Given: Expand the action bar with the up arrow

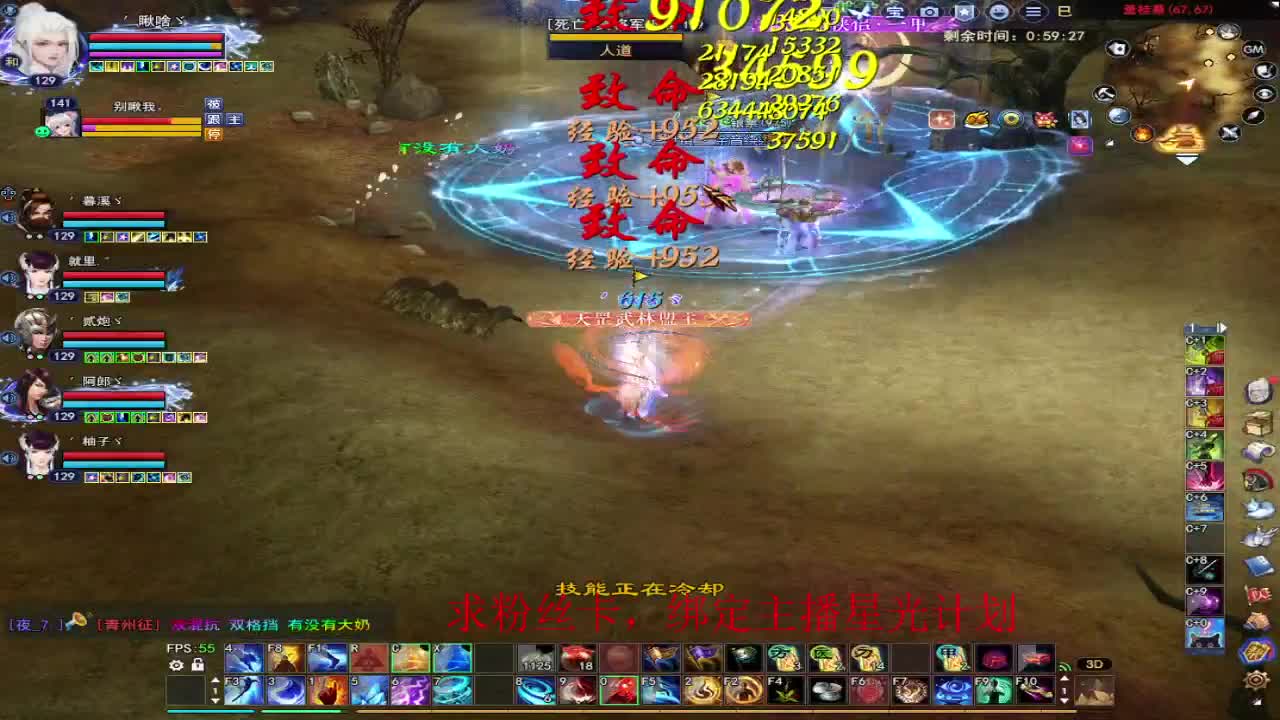Looking at the screenshot, I should (215, 679).
